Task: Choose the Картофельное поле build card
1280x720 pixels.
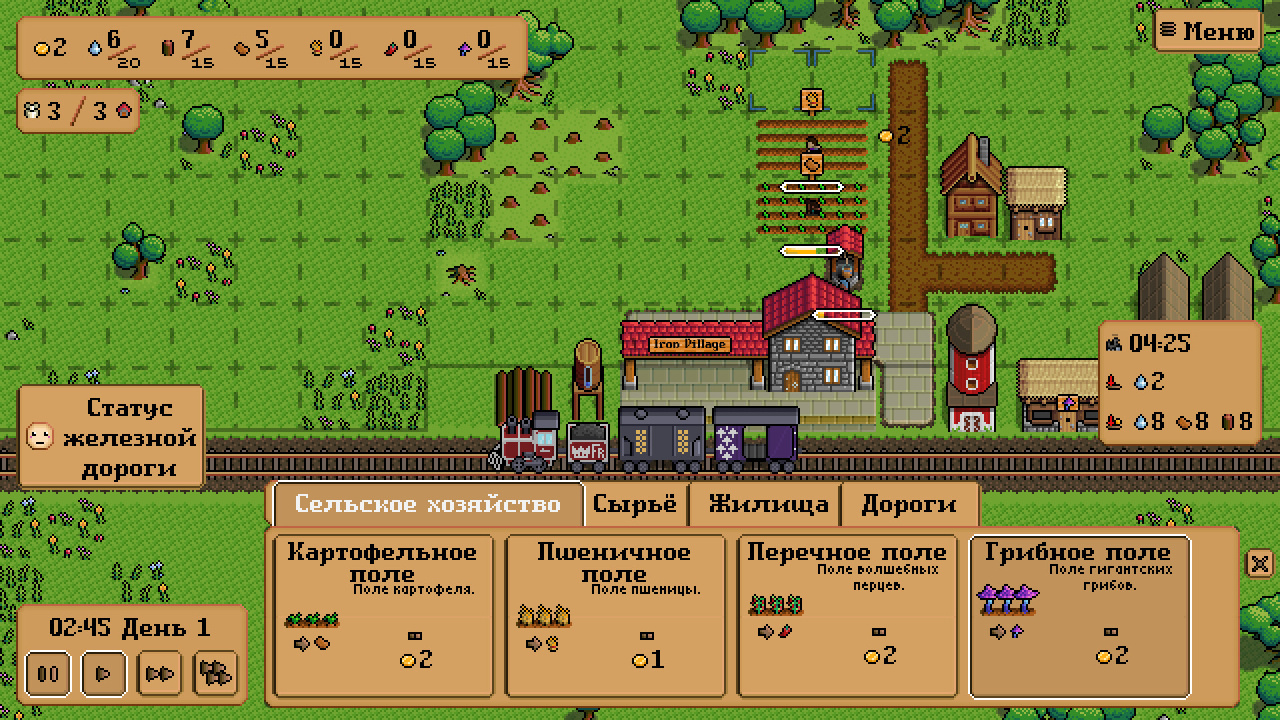Action: pyautogui.click(x=383, y=615)
